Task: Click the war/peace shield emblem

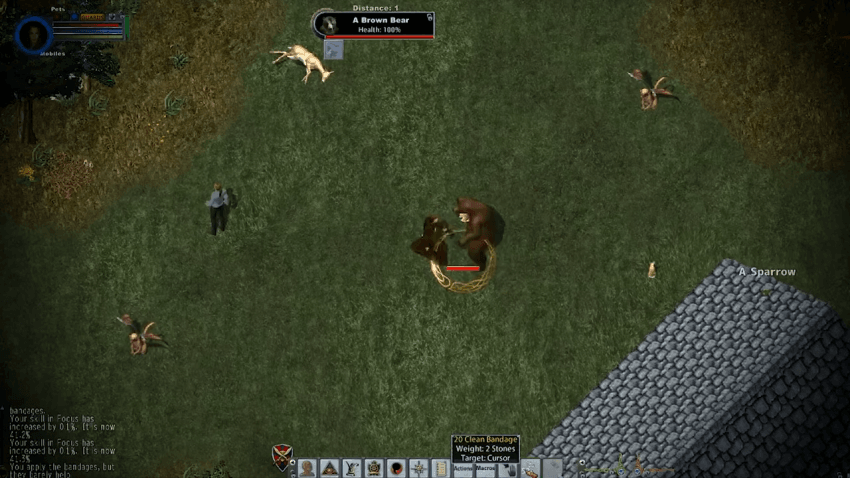Action: (282, 457)
